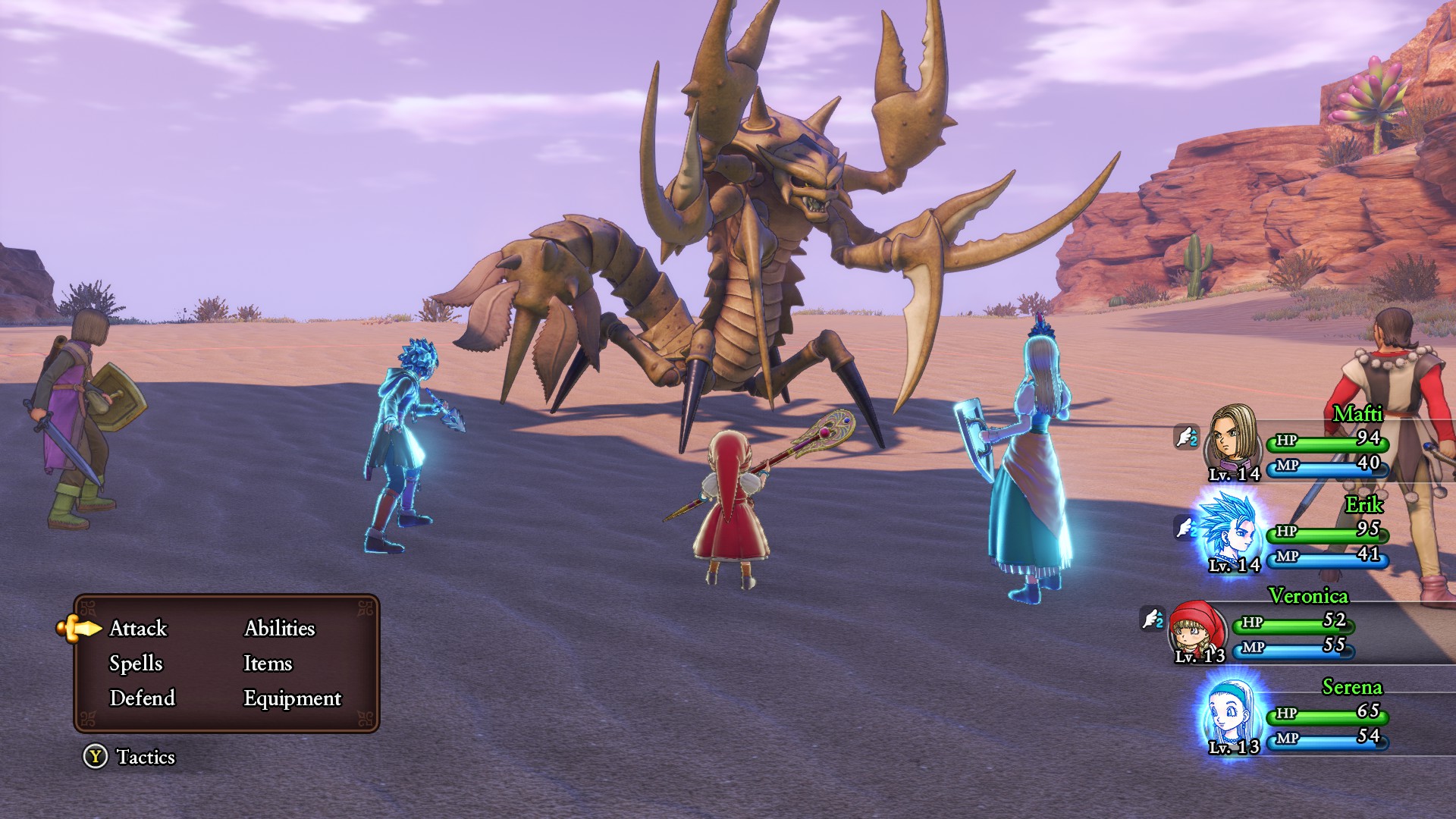Select the Attack command
Image resolution: width=1456 pixels, height=819 pixels.
[138, 629]
